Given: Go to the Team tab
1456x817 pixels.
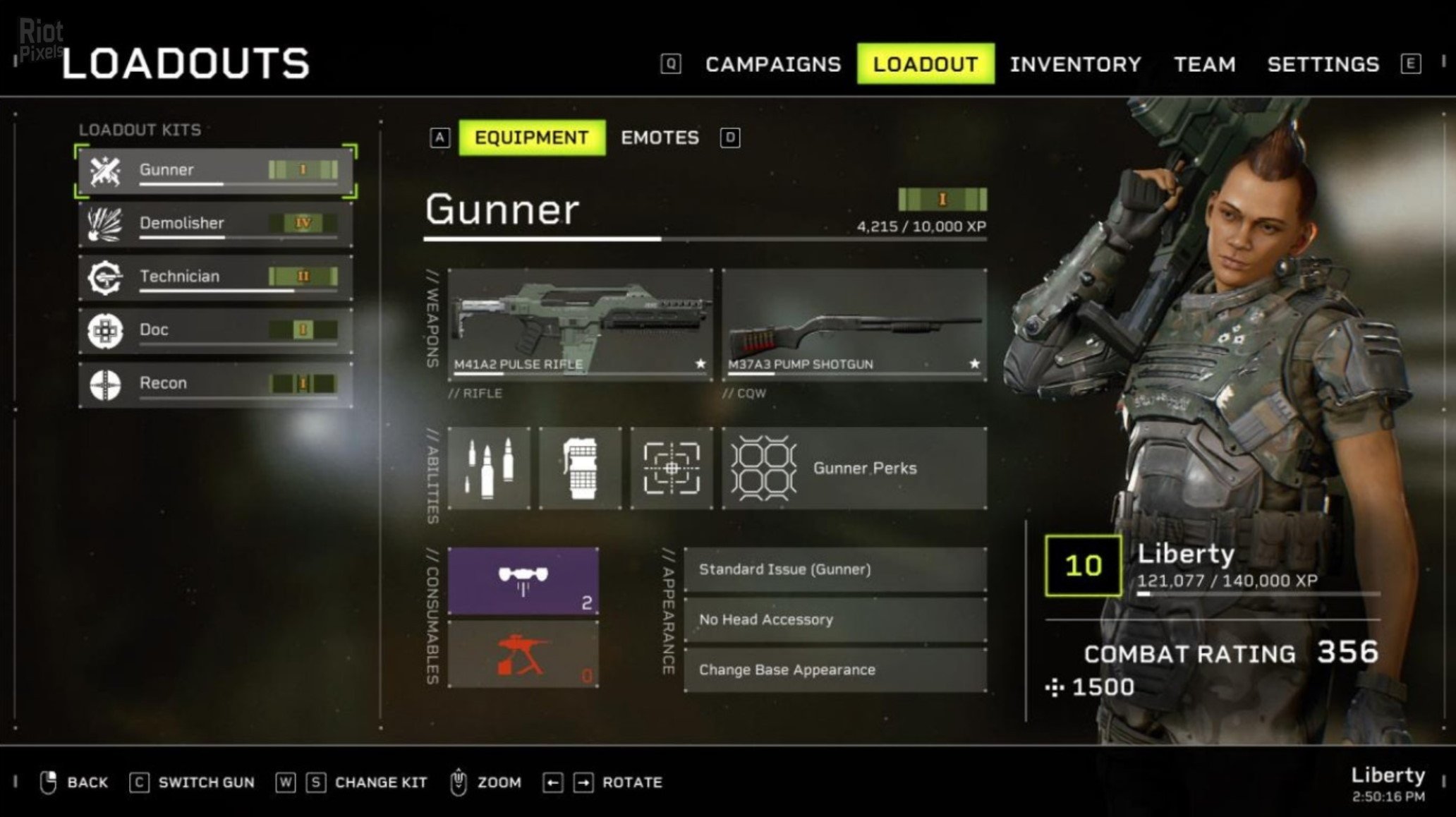Looking at the screenshot, I should [x=1204, y=64].
